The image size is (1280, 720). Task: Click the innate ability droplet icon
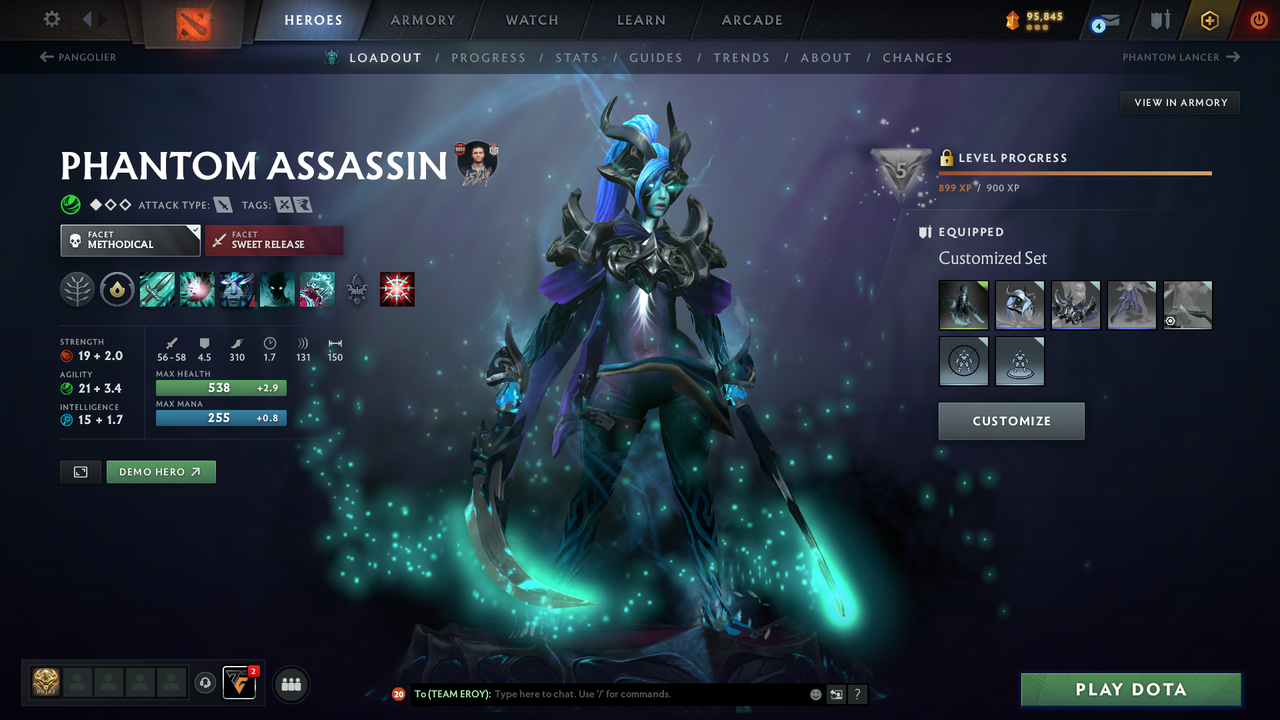[117, 289]
